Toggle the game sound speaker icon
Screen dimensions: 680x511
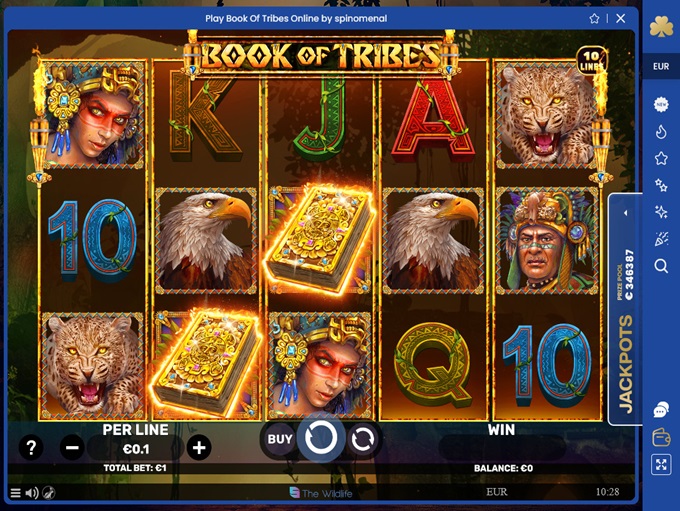(x=32, y=492)
